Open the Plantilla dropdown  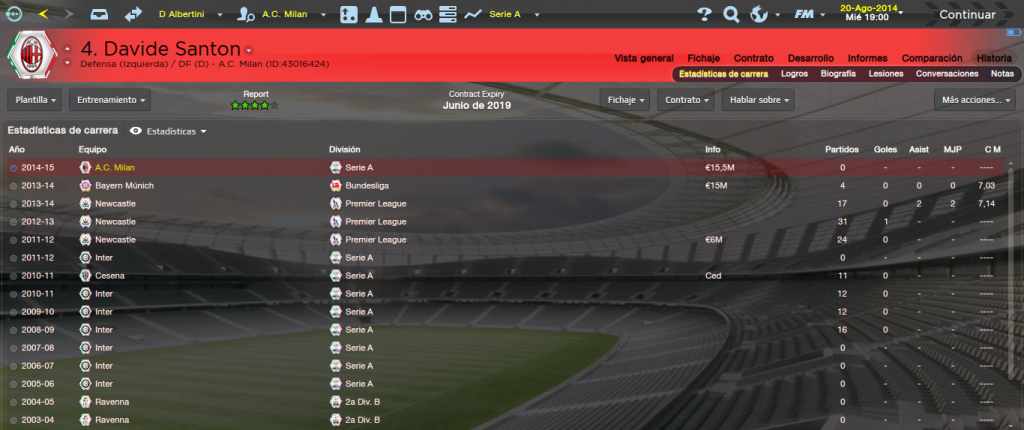point(36,100)
